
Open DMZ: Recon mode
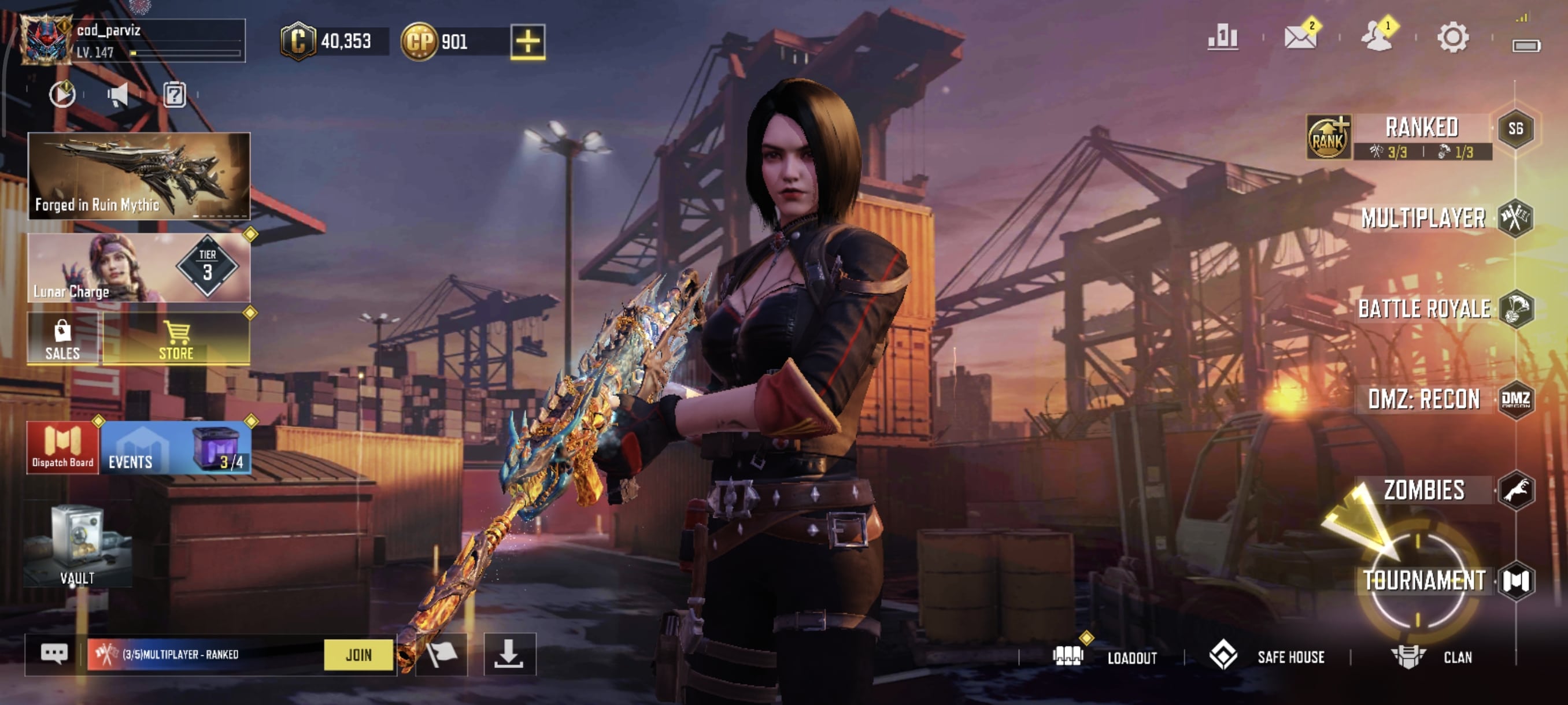point(1425,400)
